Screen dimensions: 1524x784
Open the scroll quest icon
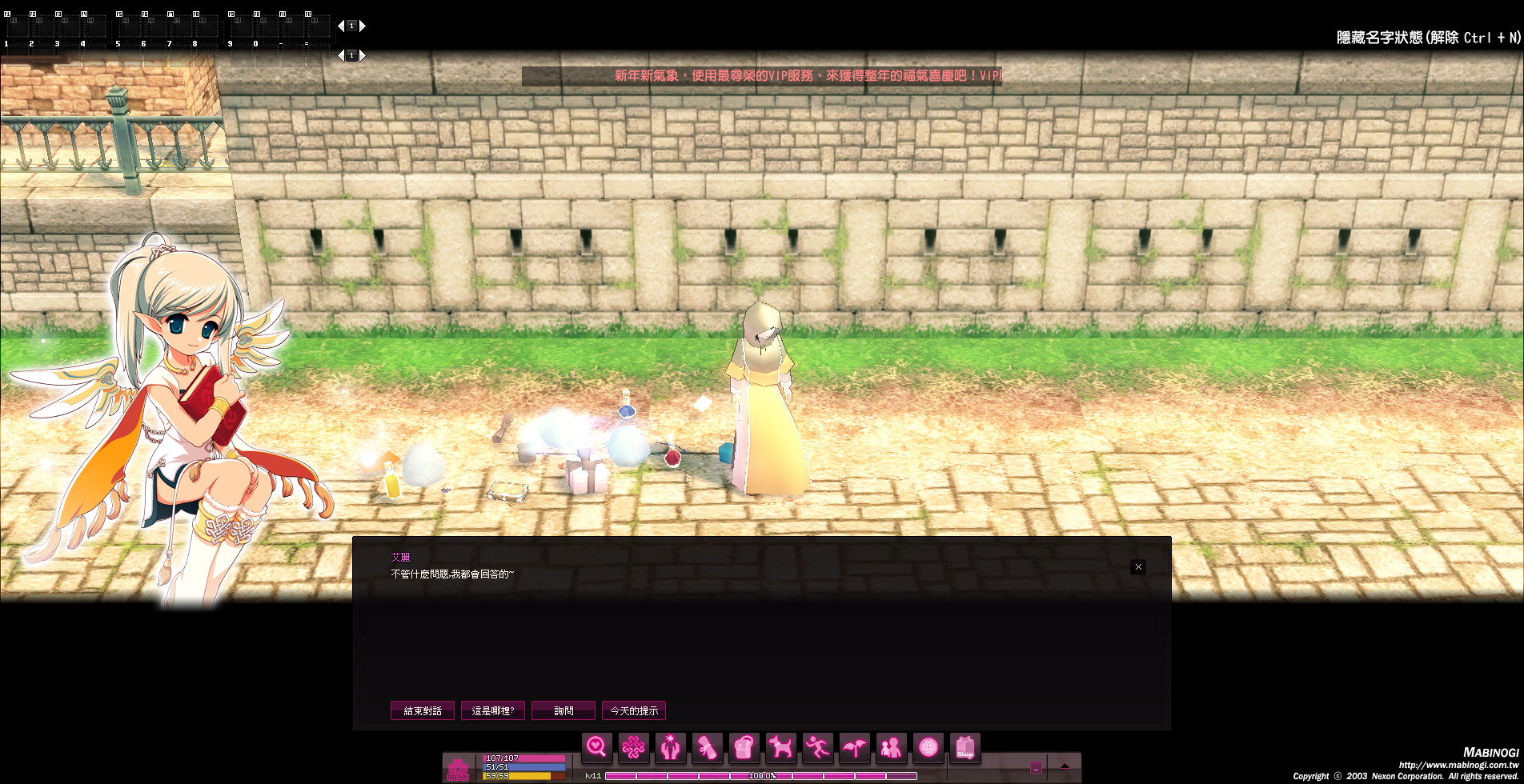pos(707,748)
